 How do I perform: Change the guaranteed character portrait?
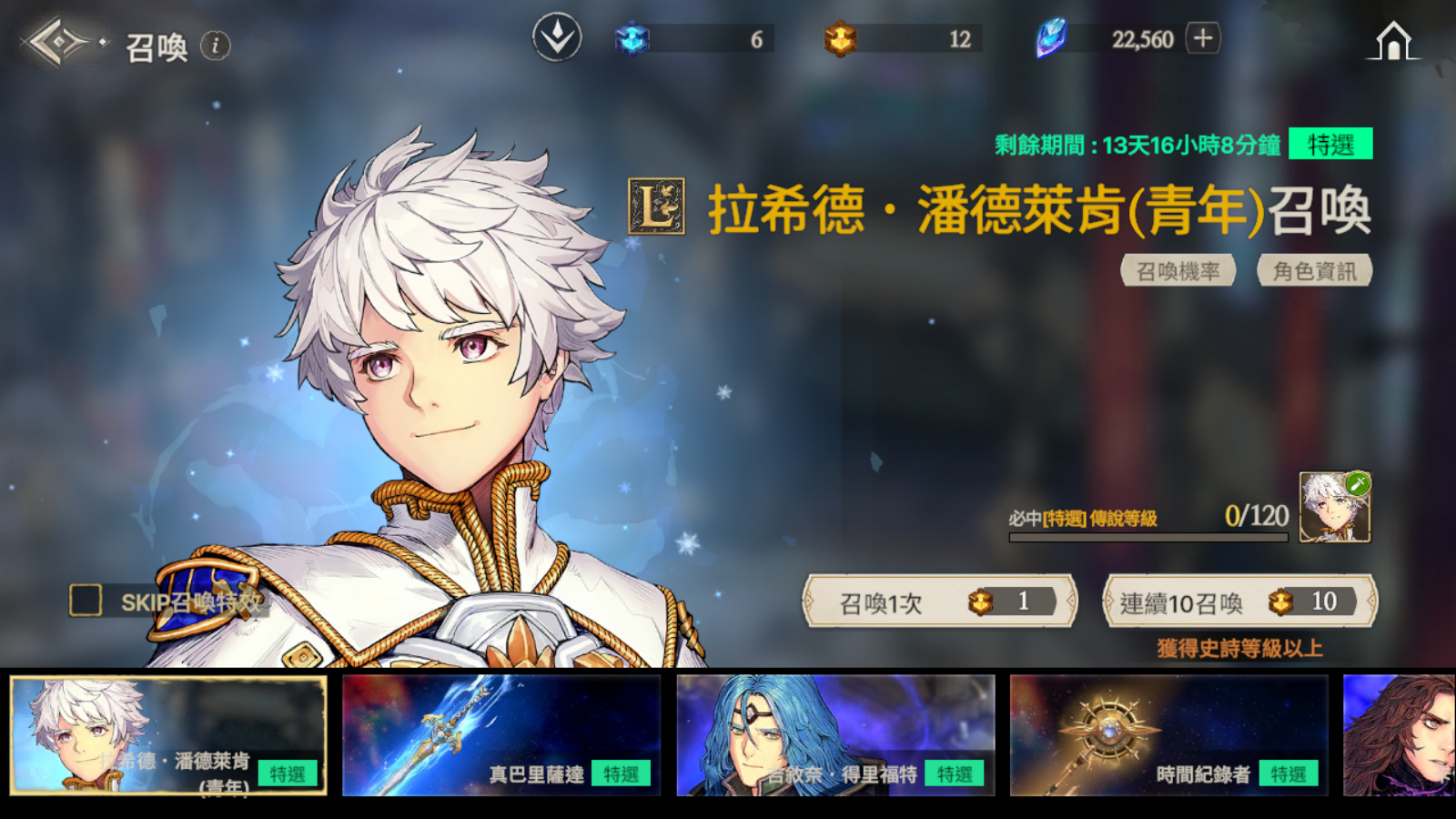(1334, 508)
